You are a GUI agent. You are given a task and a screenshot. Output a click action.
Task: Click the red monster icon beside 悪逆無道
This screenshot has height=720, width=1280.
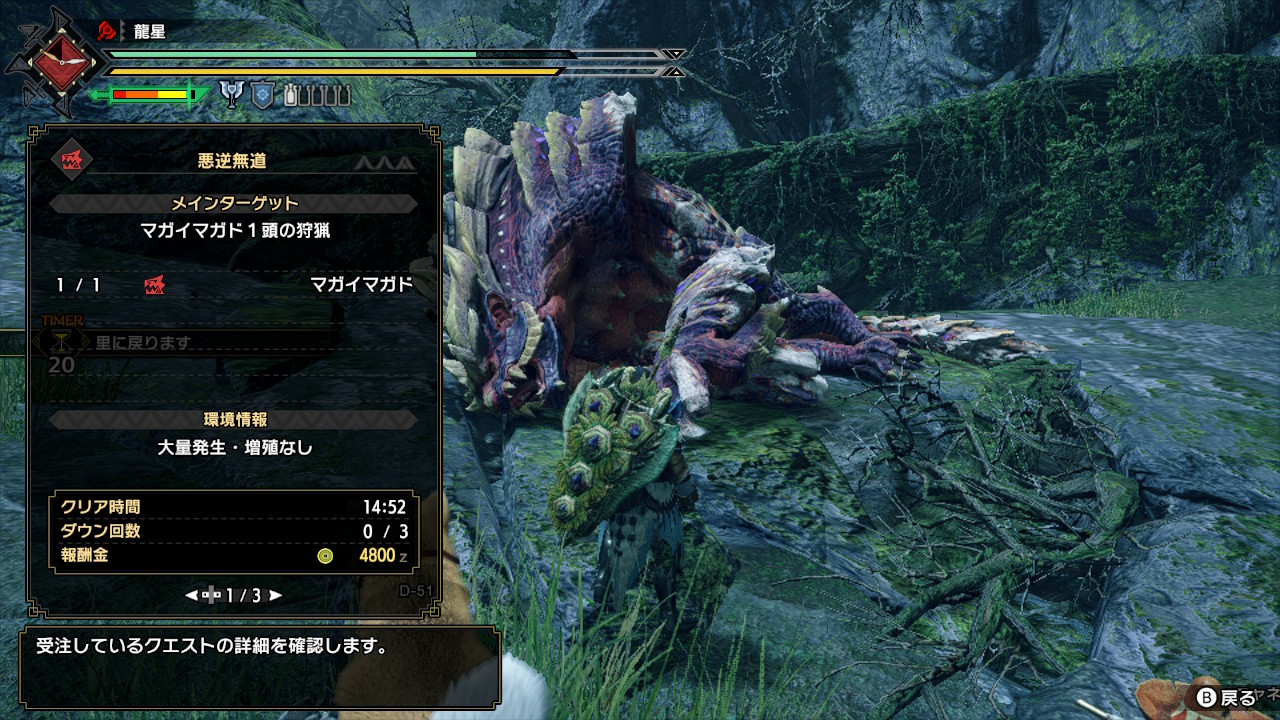tap(72, 160)
